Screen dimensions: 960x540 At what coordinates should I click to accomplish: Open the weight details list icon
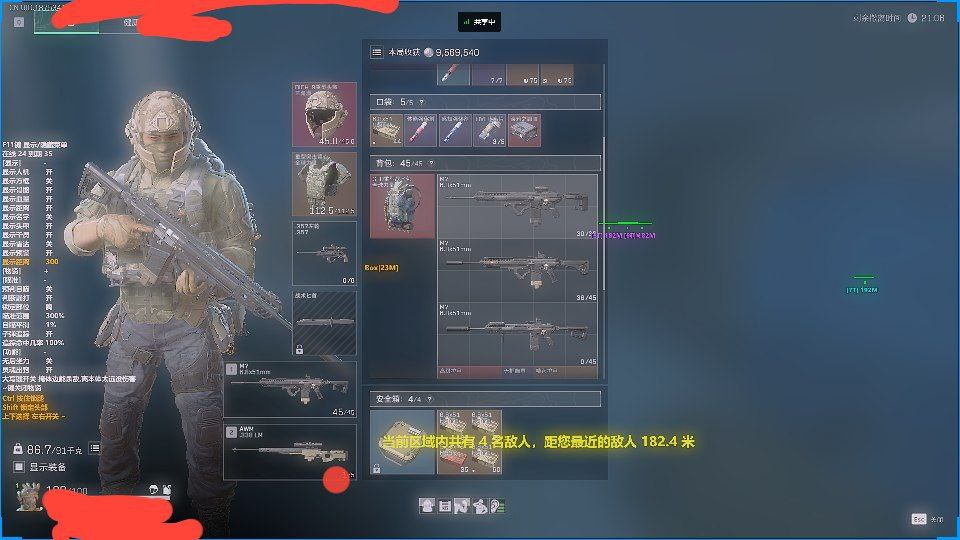tap(94, 449)
